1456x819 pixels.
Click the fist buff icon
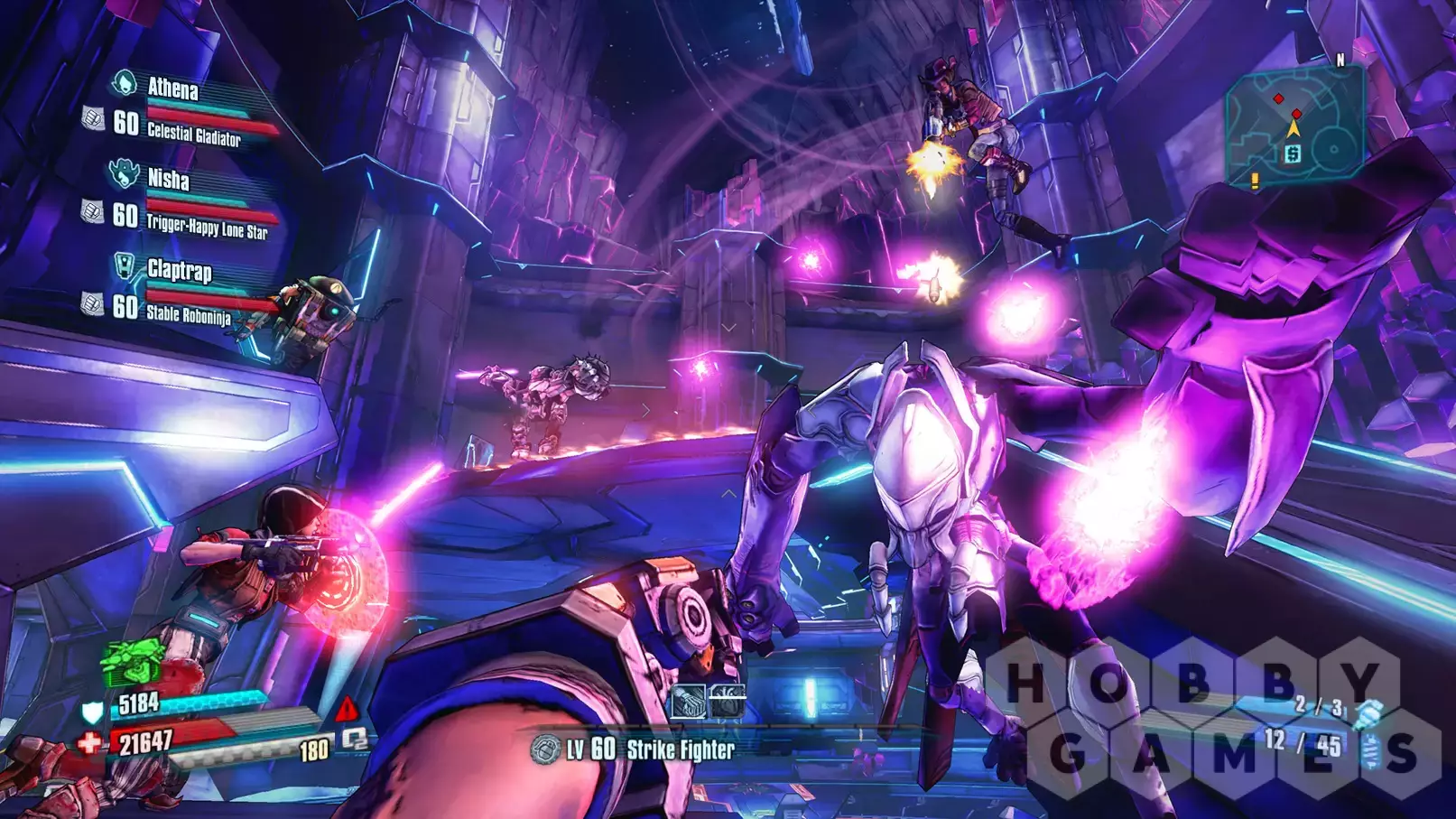tap(688, 702)
